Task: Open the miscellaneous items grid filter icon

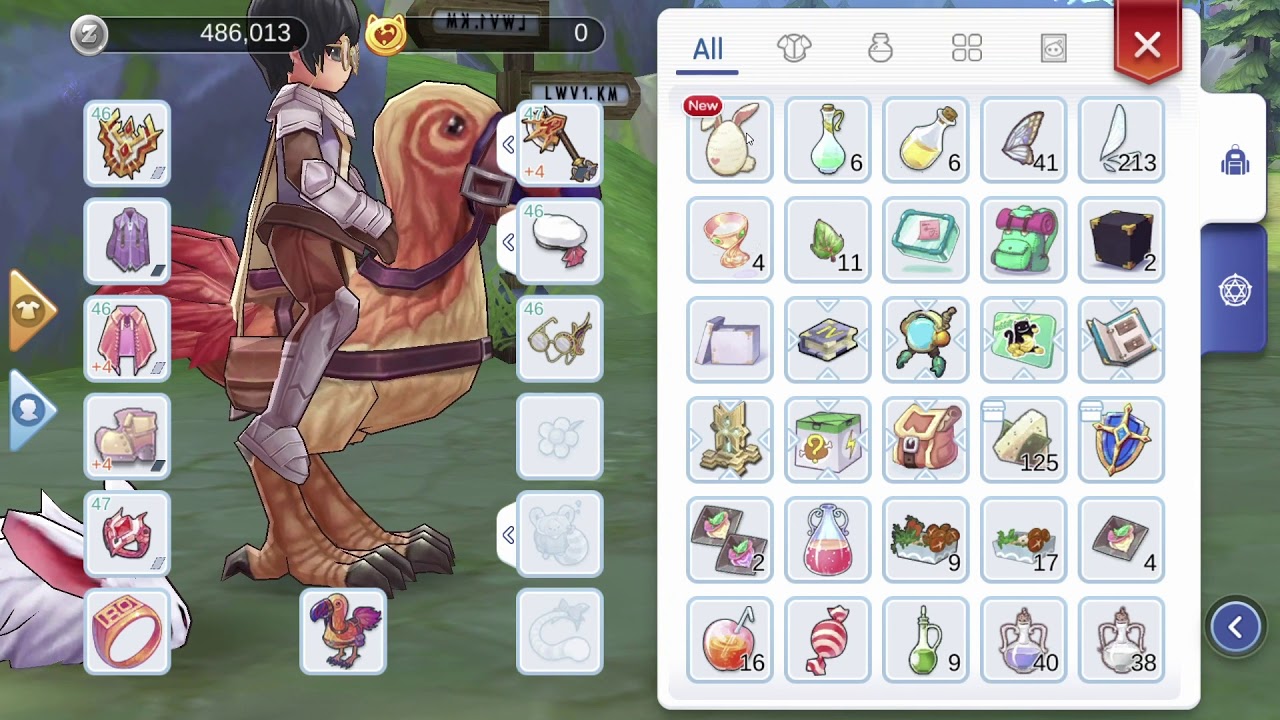Action: pyautogui.click(x=966, y=47)
